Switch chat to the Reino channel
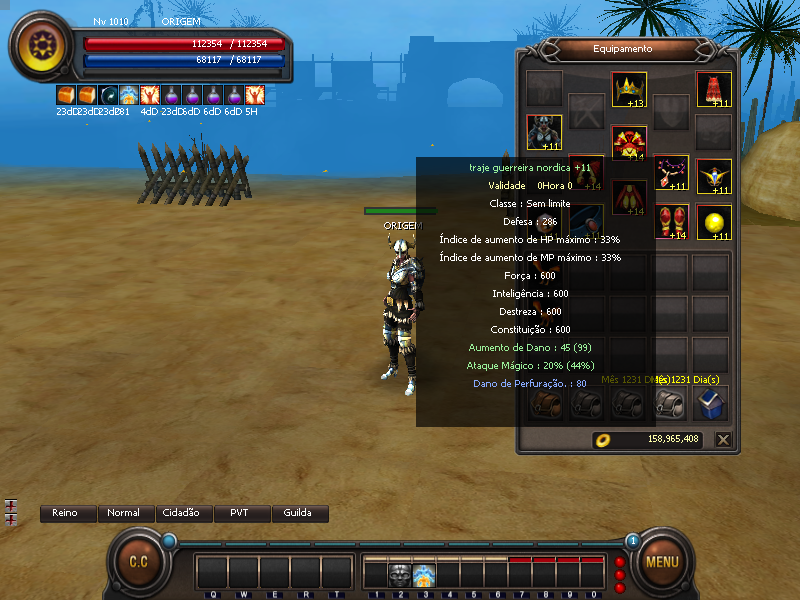The height and width of the screenshot is (600, 800). click(x=65, y=513)
